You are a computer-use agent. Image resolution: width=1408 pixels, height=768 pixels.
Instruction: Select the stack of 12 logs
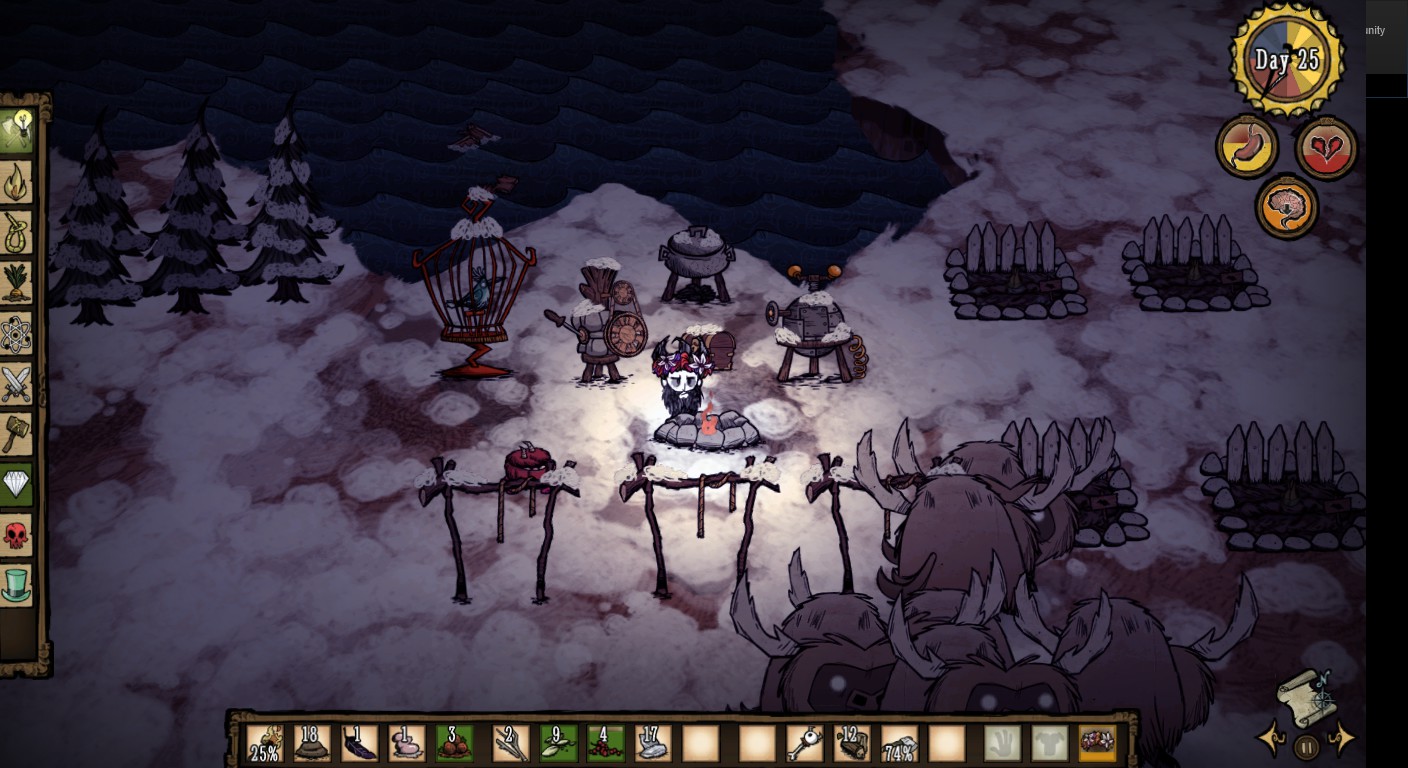852,744
